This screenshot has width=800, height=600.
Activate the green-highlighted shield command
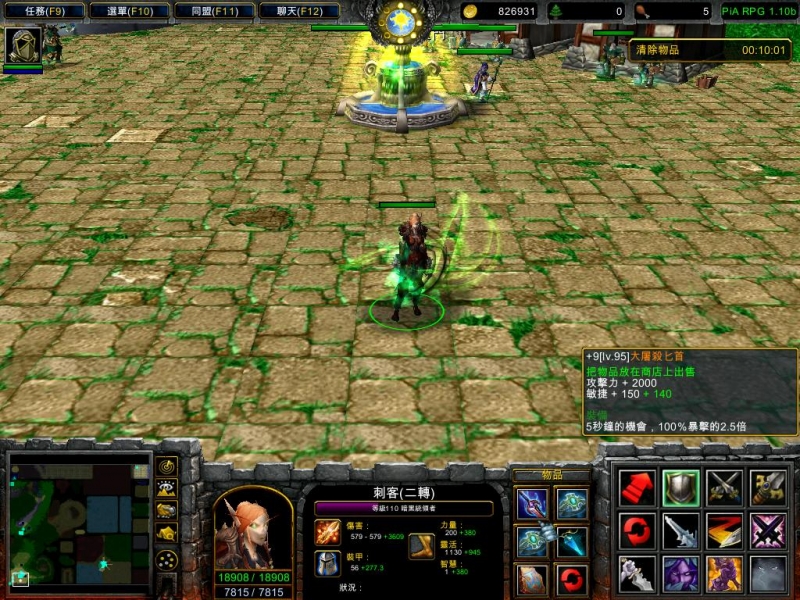click(681, 487)
